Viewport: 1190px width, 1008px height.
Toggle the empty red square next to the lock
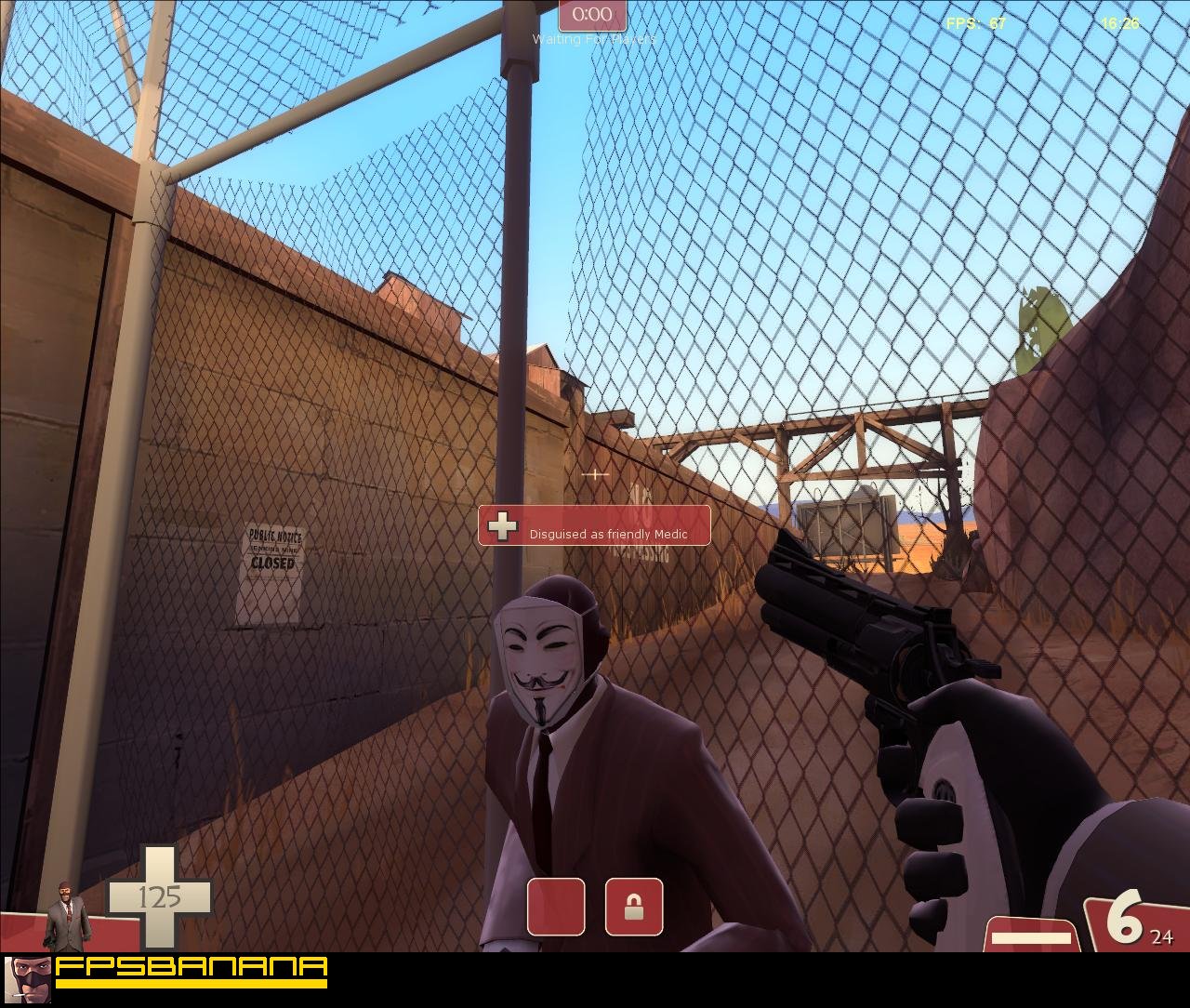tap(554, 909)
